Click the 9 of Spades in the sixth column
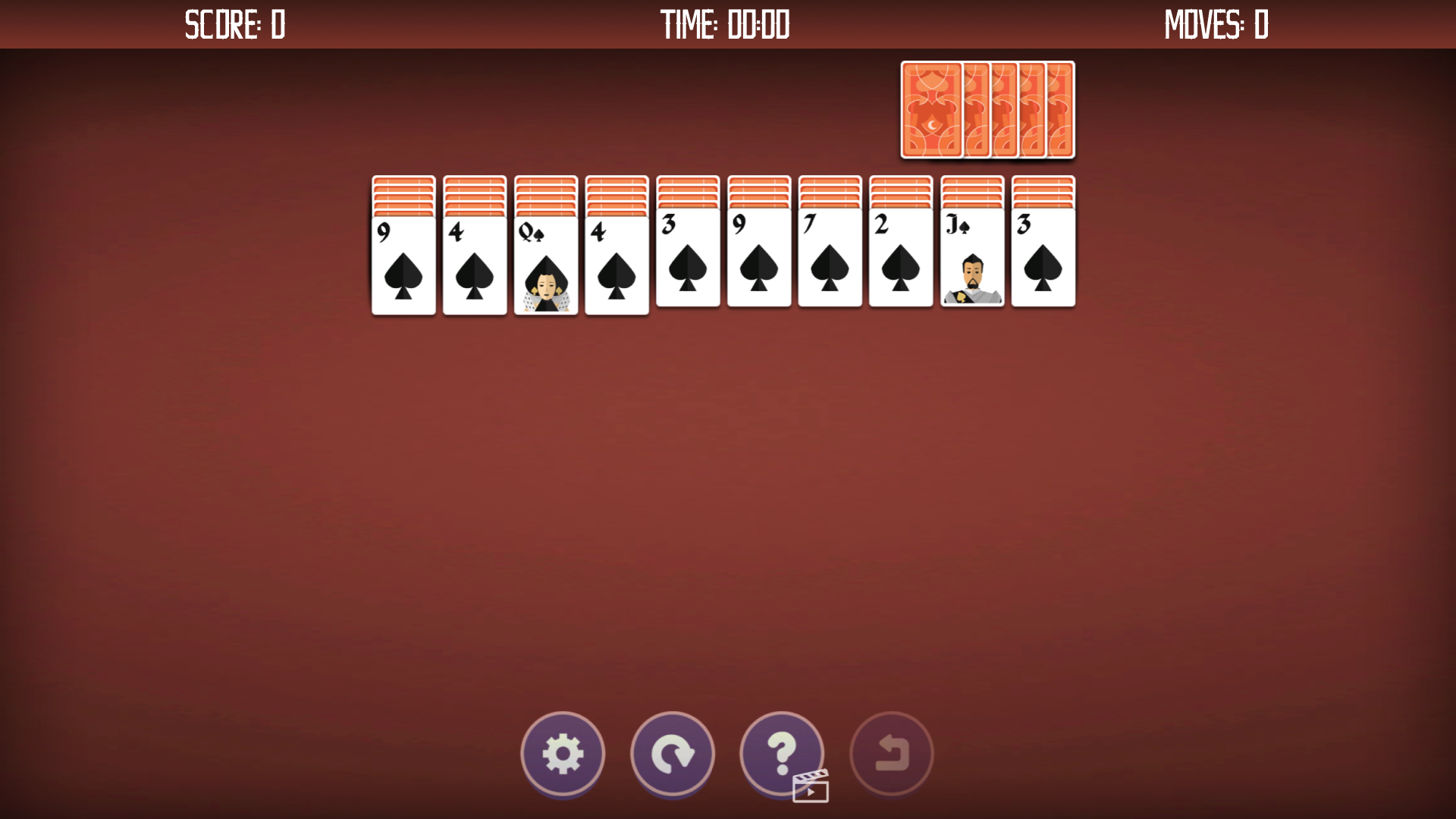 coord(758,265)
